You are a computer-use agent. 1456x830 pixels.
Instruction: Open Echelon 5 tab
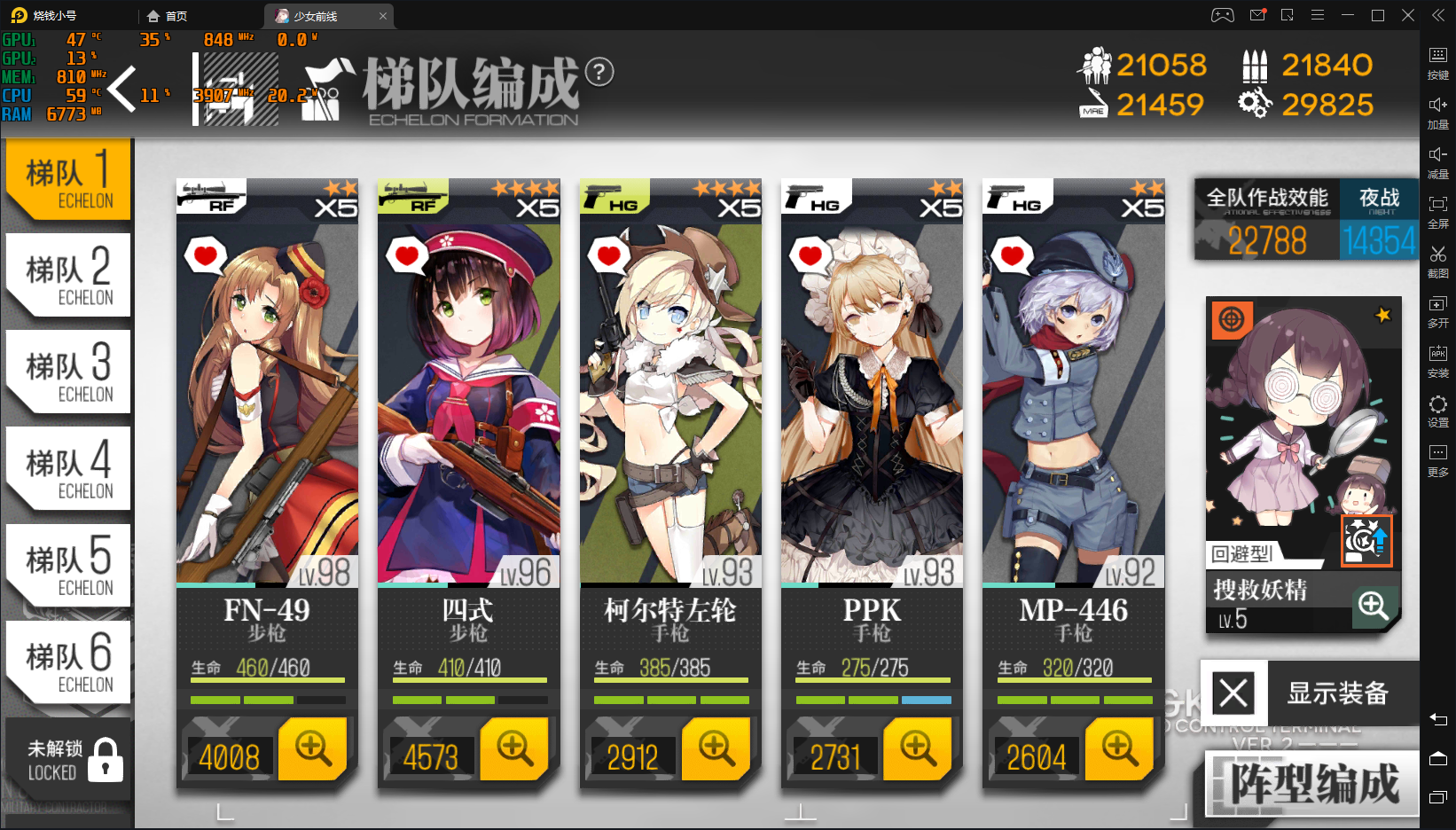pyautogui.click(x=68, y=566)
